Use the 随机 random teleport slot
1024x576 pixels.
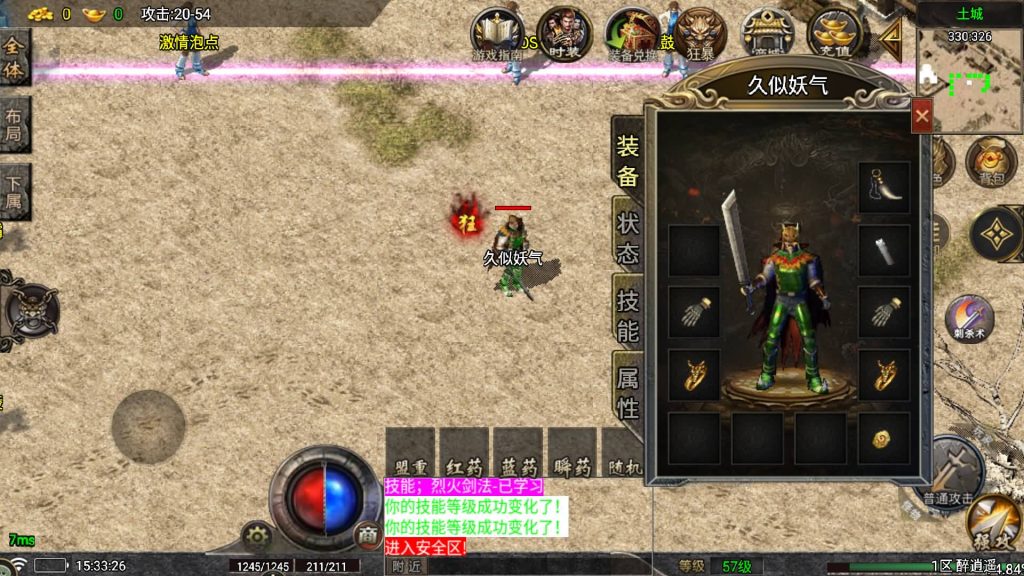pos(622,454)
